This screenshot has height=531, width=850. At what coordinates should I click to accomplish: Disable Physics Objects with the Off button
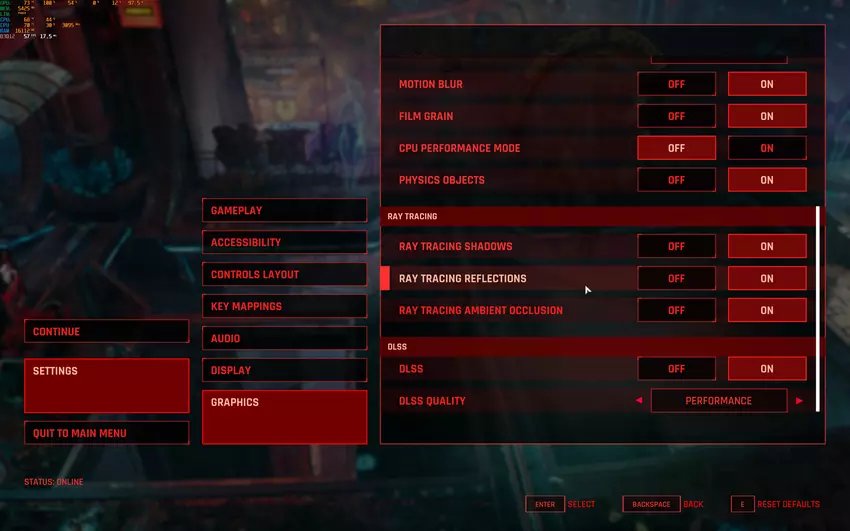(x=676, y=180)
